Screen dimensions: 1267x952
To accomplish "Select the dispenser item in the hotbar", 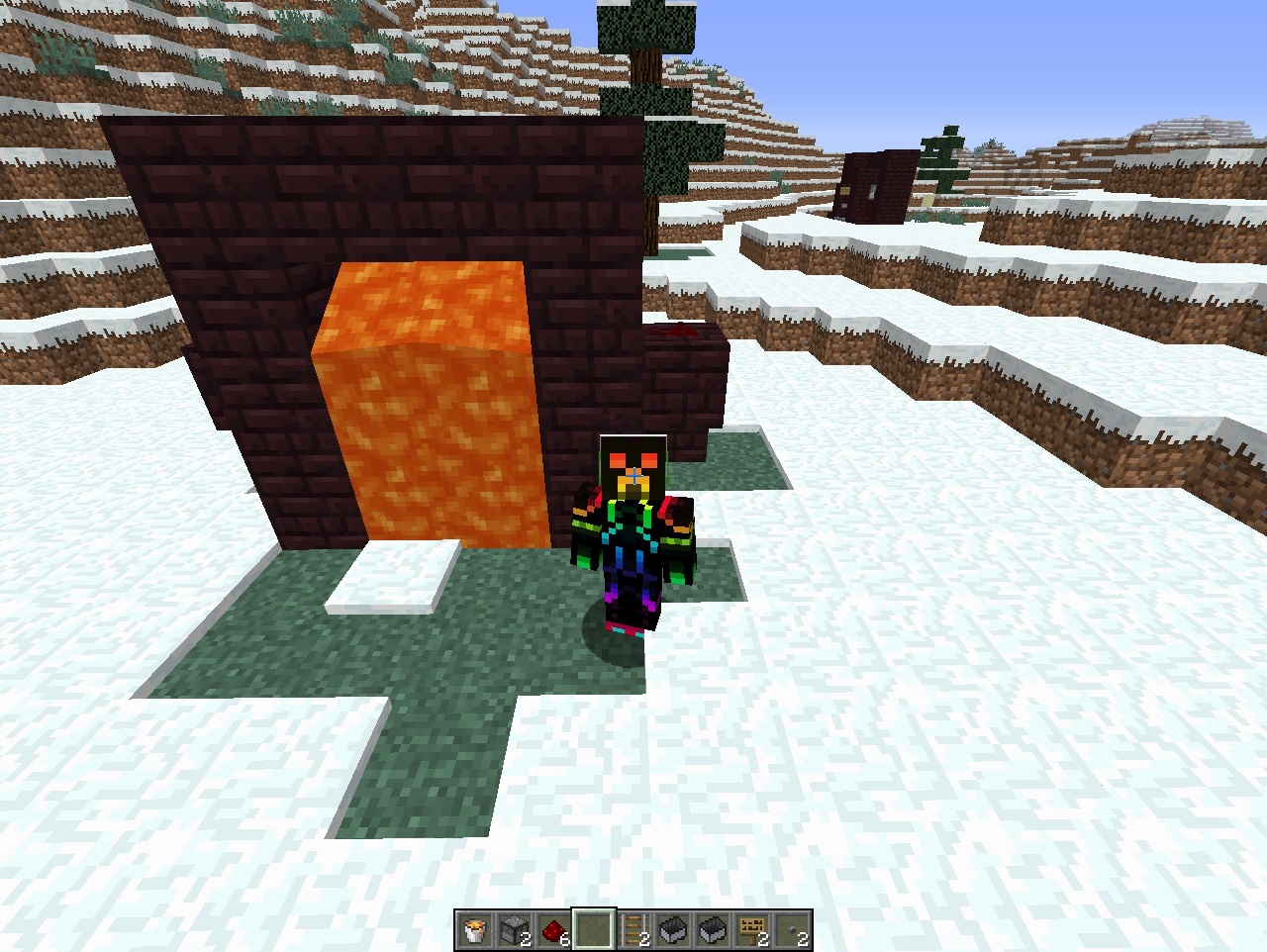I will [515, 928].
